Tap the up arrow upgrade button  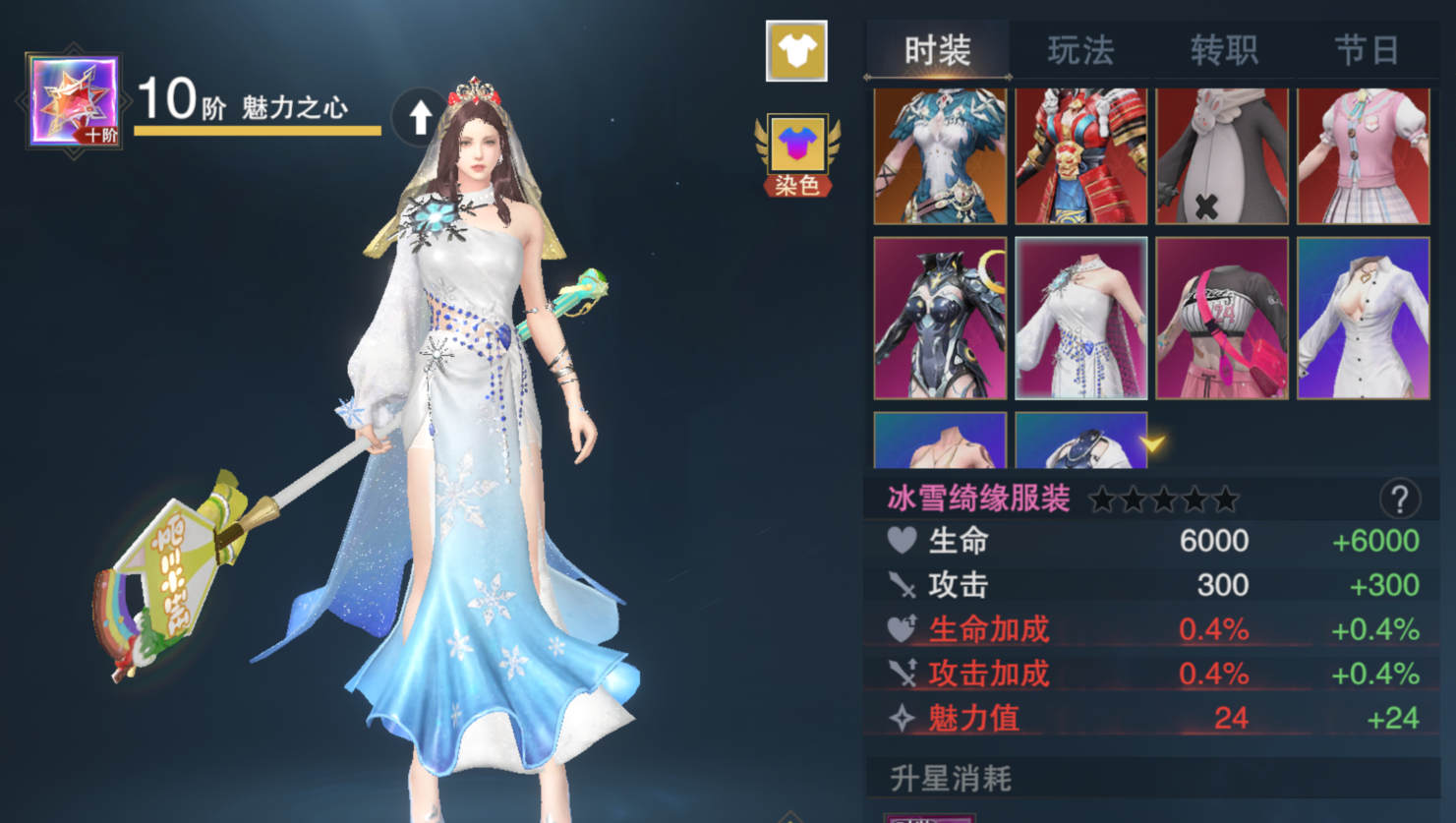point(421,116)
